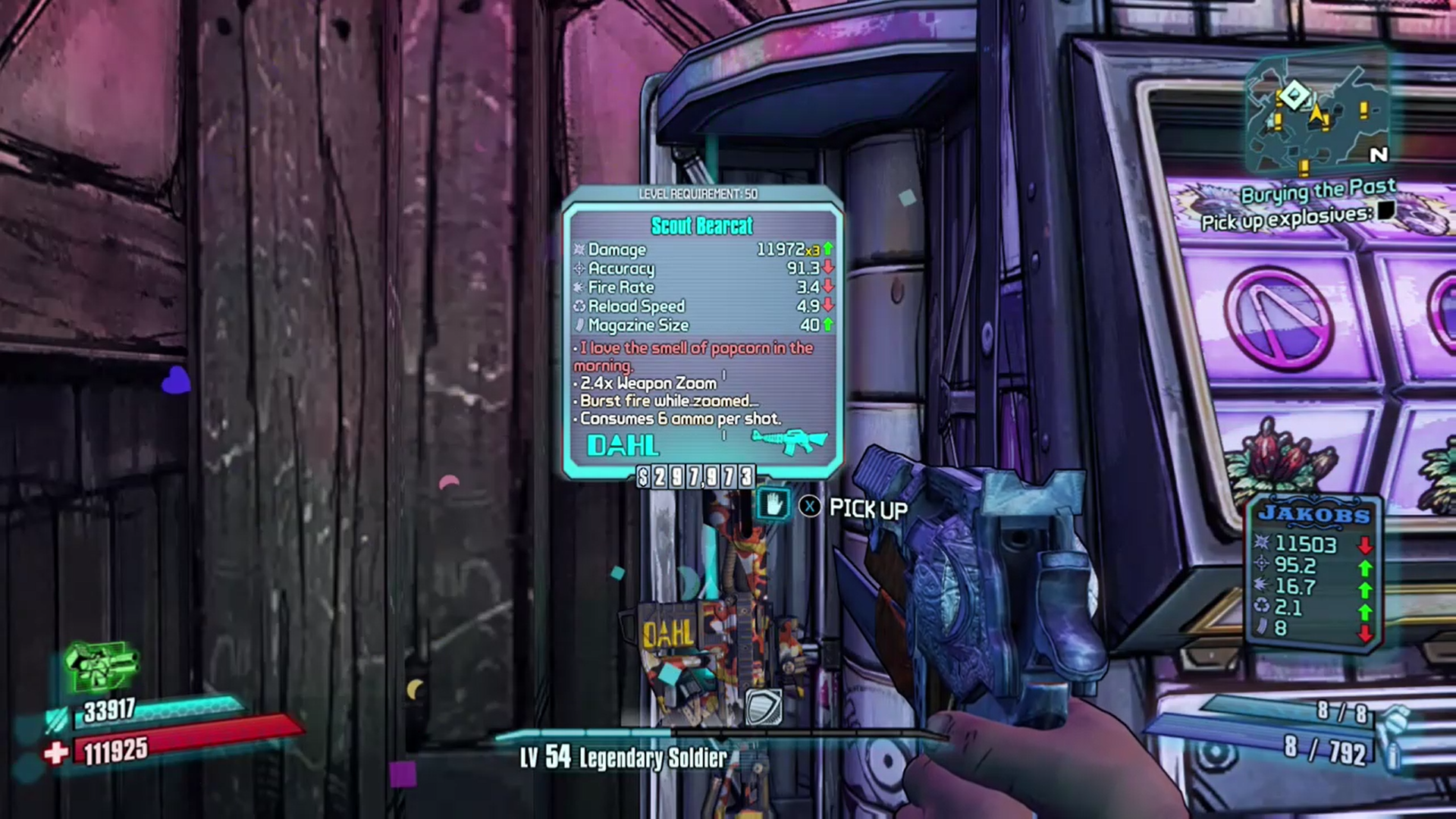Click the Fire Rate icon on Scout Bearcat card

(x=579, y=287)
